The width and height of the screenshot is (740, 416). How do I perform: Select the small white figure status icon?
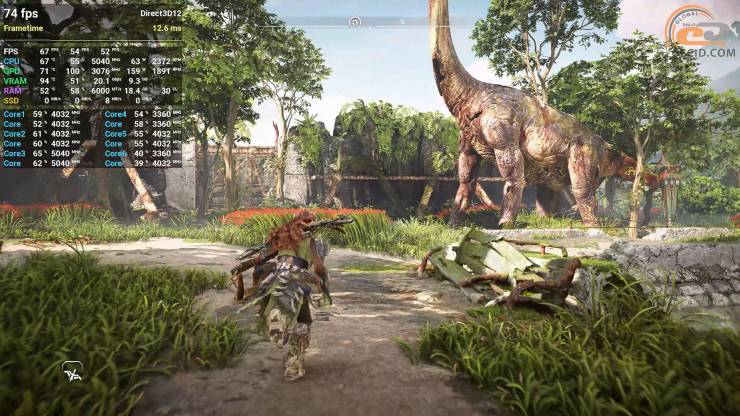coord(72,370)
